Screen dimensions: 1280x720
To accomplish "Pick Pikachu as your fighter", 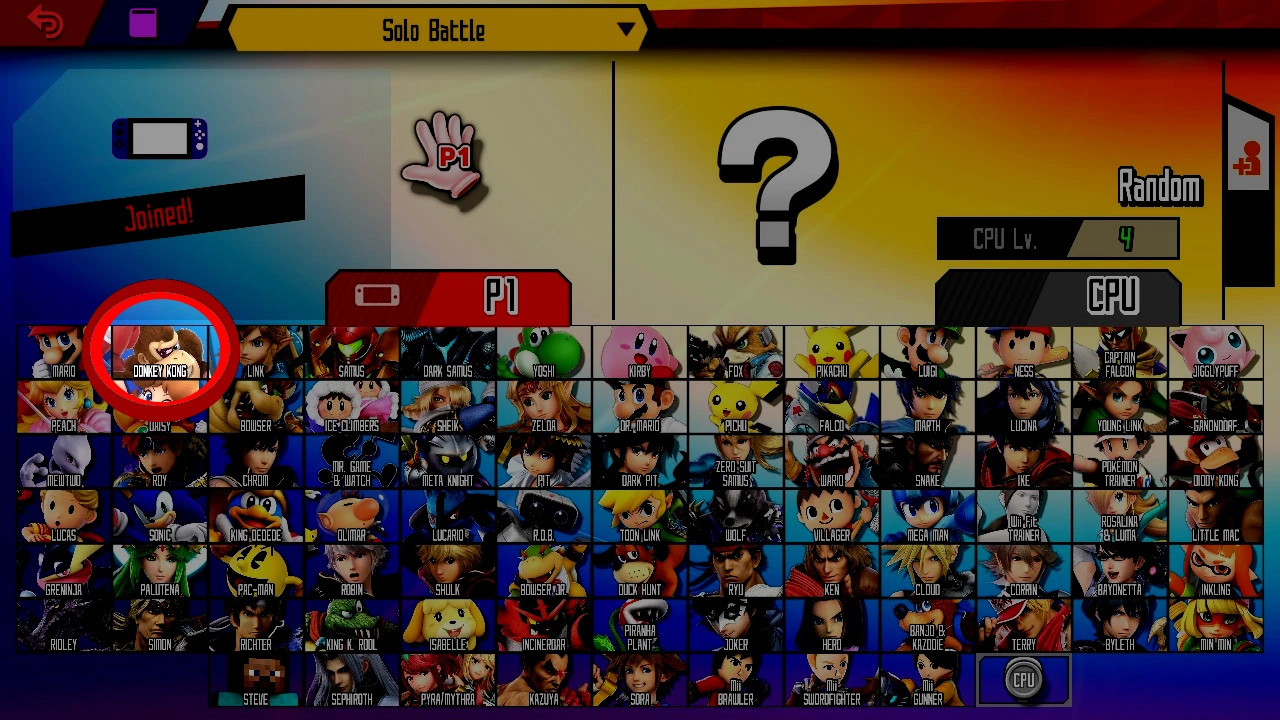I will coord(831,348).
